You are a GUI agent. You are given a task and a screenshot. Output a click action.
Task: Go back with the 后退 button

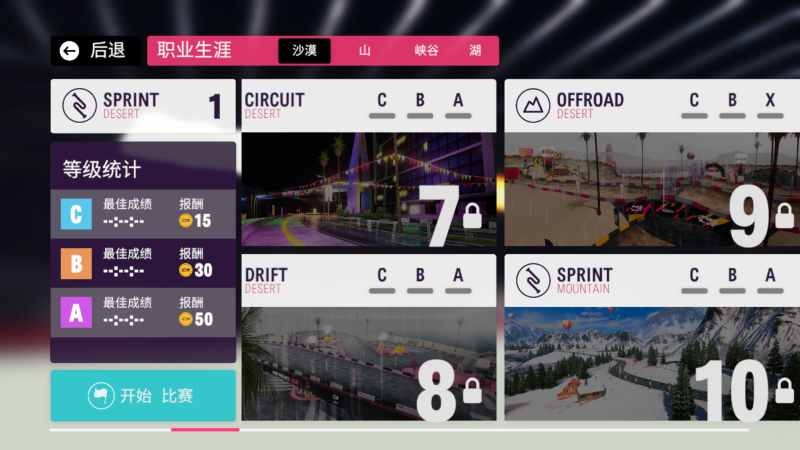click(x=94, y=51)
